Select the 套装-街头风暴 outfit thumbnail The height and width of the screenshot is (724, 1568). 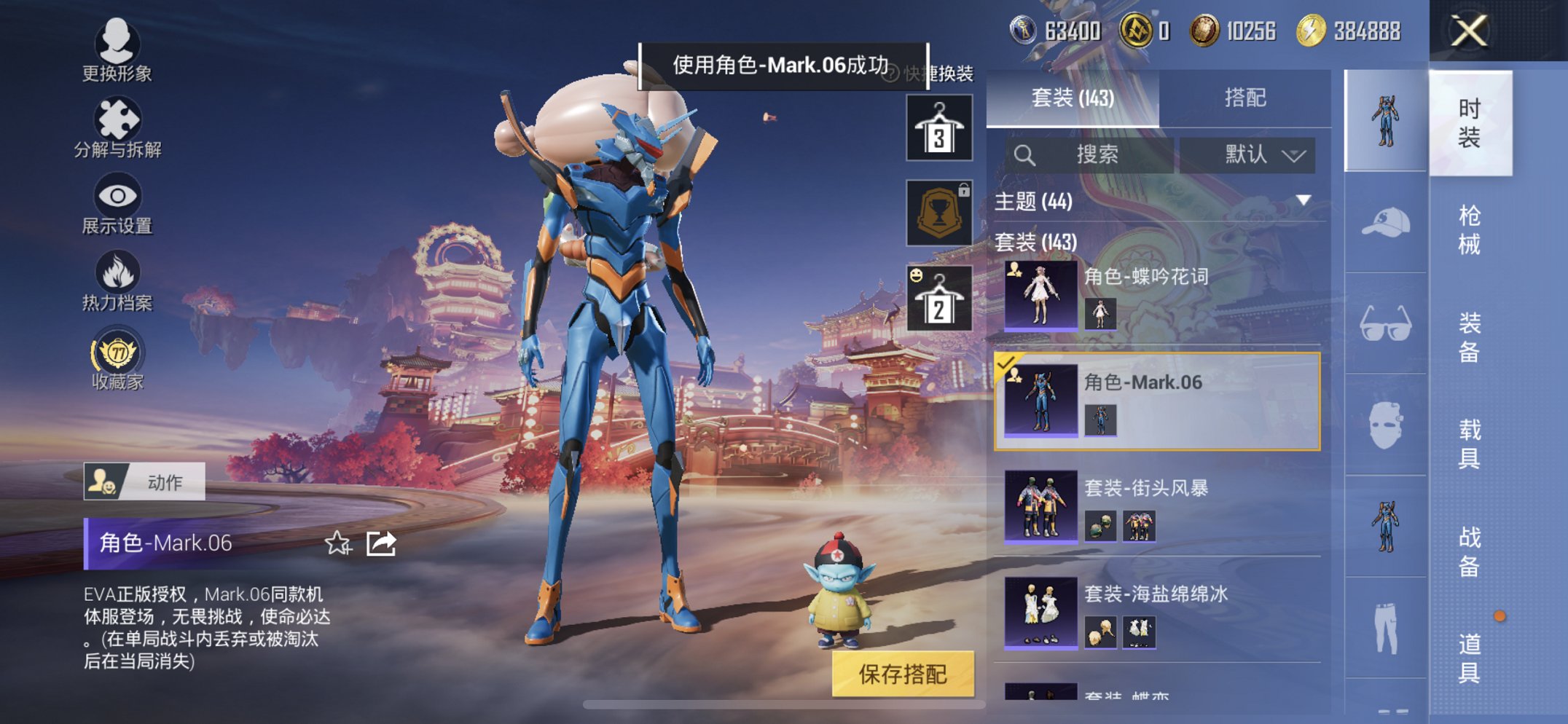[x=1041, y=505]
